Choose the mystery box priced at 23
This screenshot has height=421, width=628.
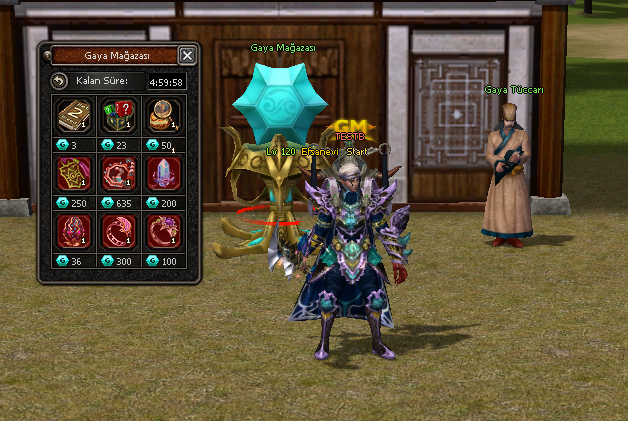pos(117,116)
